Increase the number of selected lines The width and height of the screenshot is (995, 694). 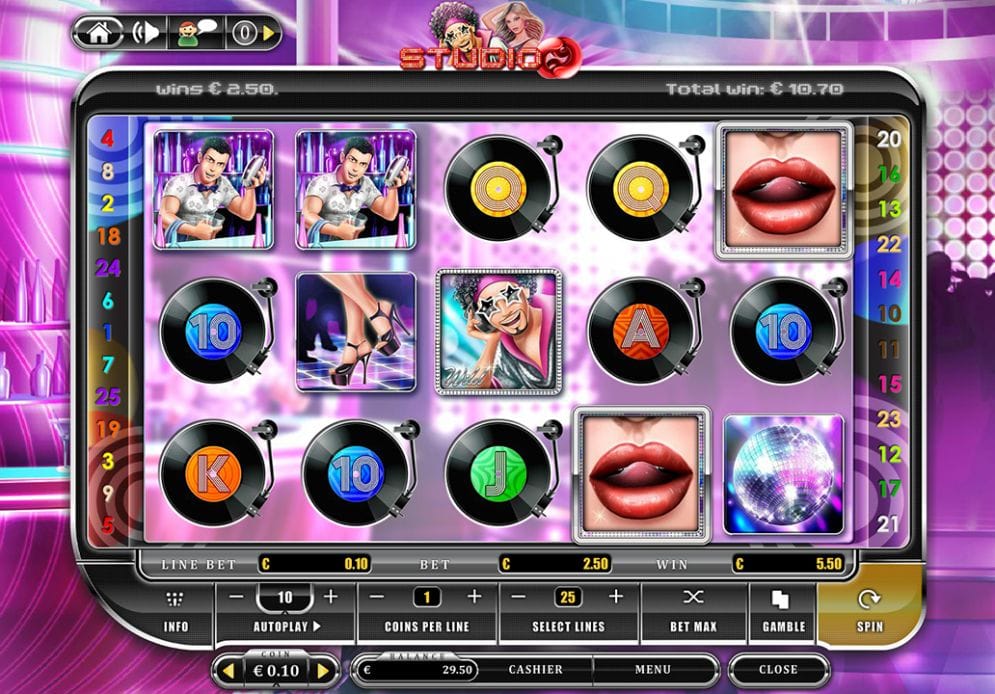coord(616,597)
